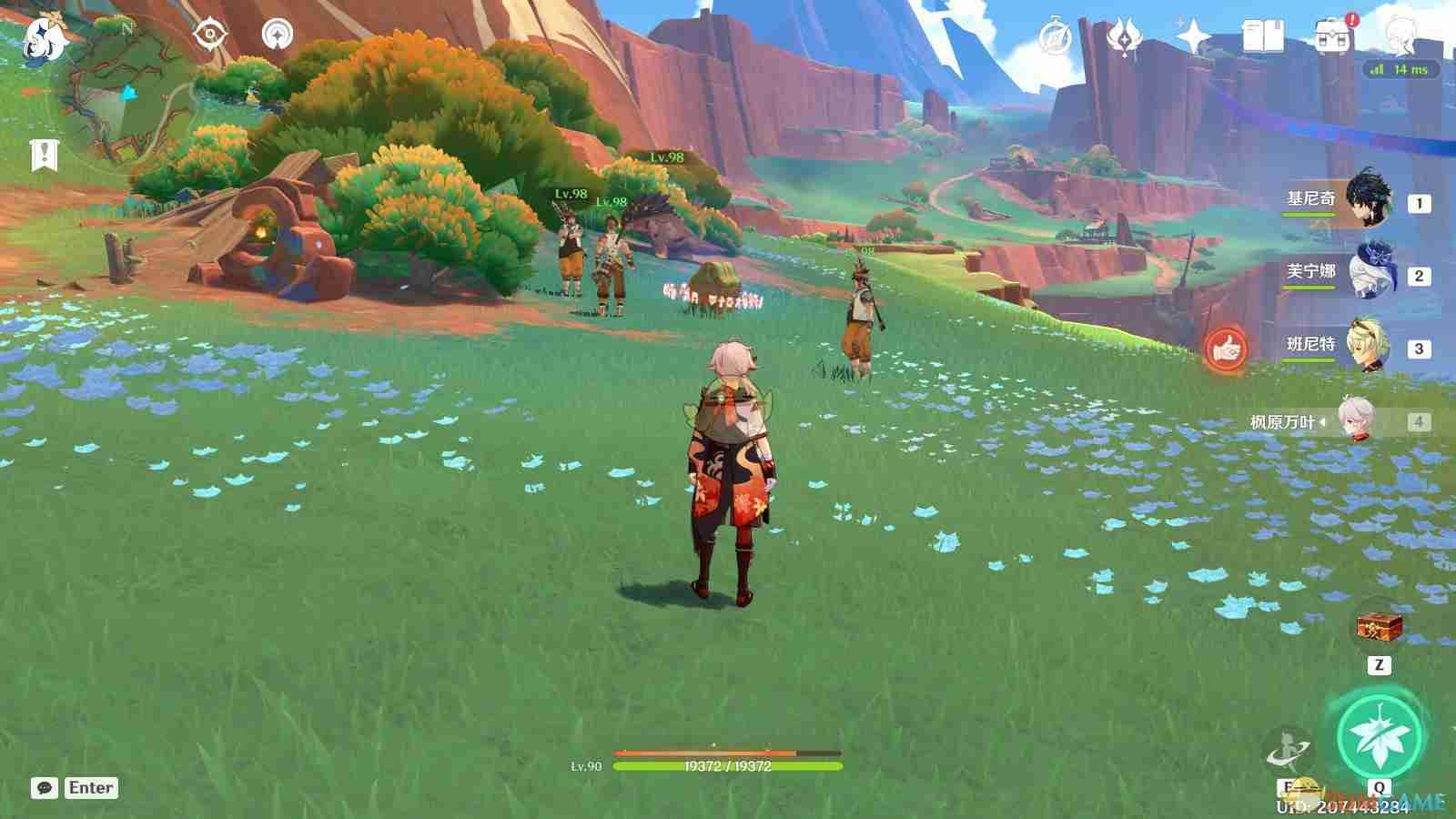Screen dimensions: 1456x819
Task: Open the Paimon main menu
Action: coord(43,40)
